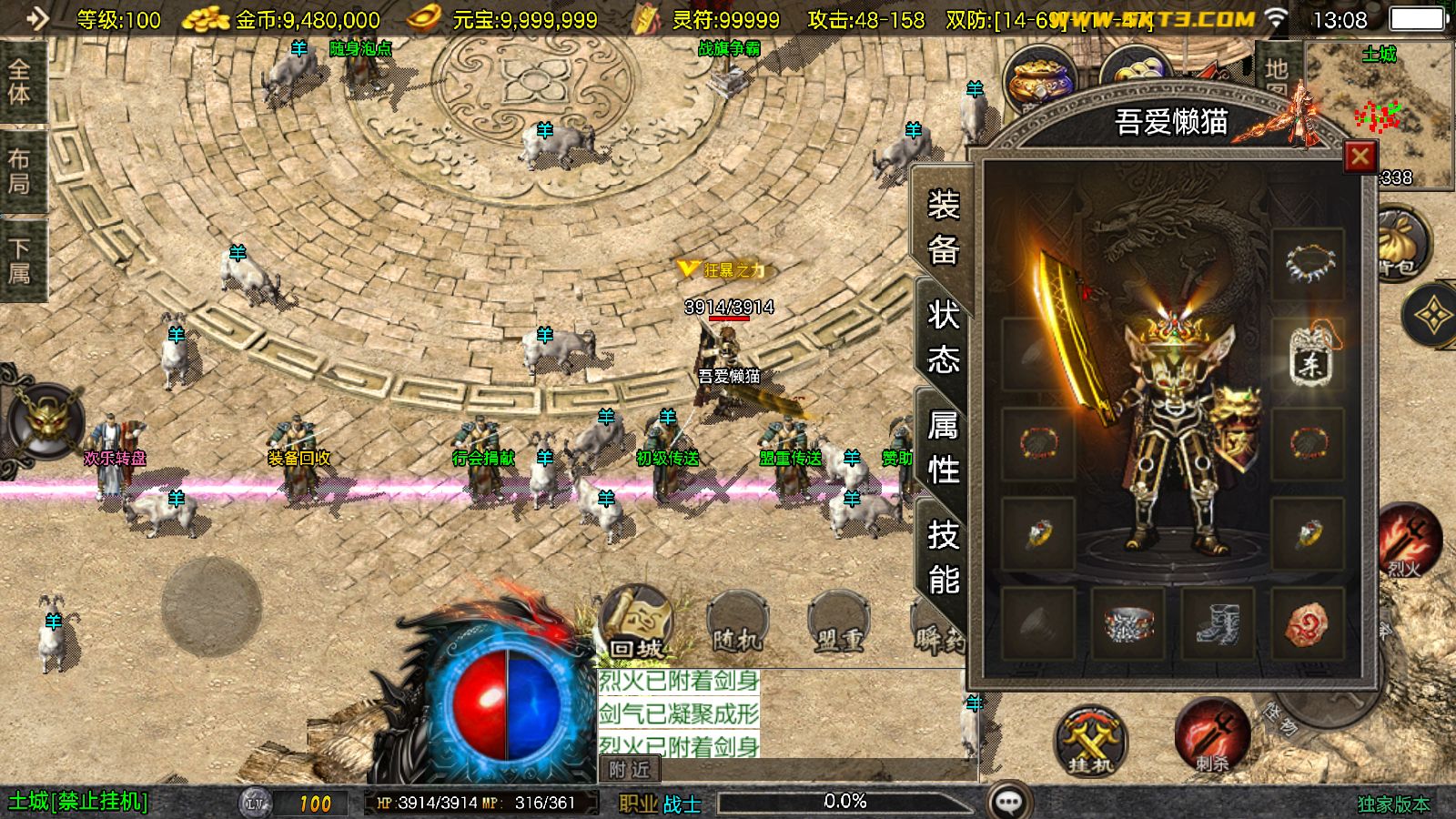Tap the 盟重 teleport button
The height and width of the screenshot is (819, 1456).
(838, 622)
